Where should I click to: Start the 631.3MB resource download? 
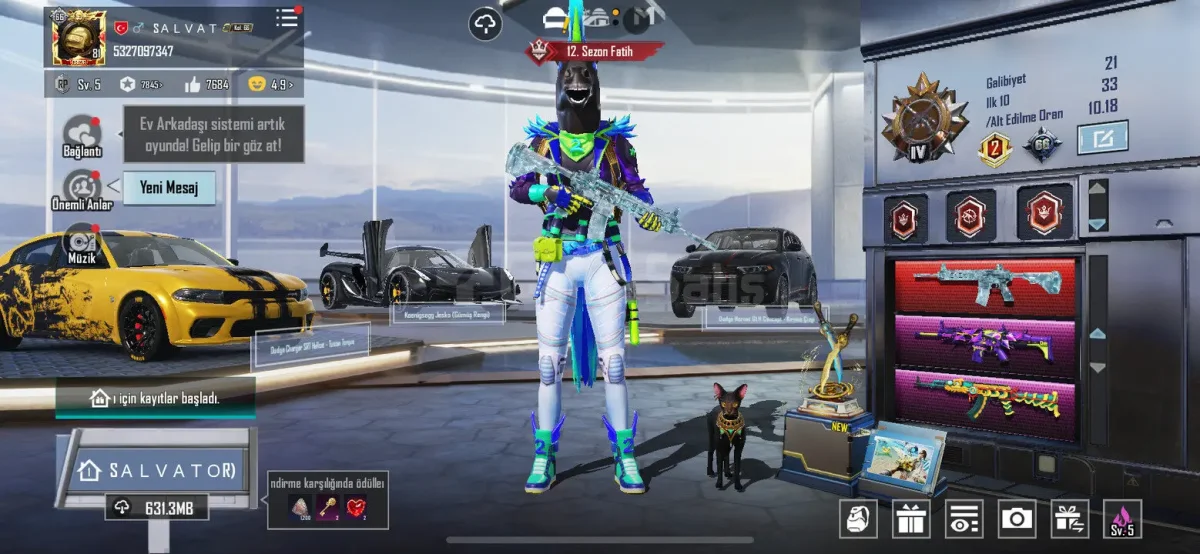(x=157, y=508)
